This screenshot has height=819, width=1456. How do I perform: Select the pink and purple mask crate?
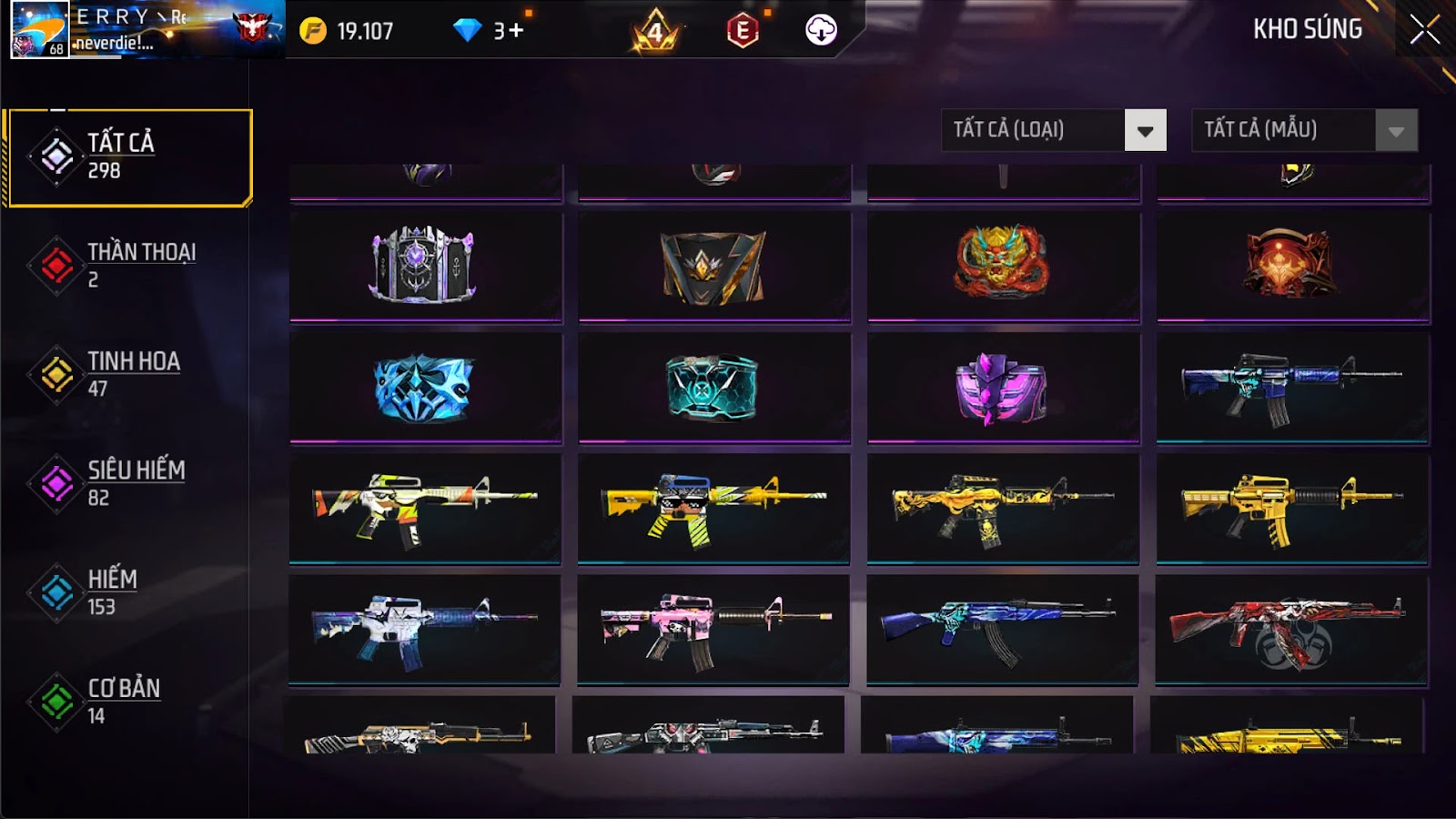click(x=1002, y=388)
